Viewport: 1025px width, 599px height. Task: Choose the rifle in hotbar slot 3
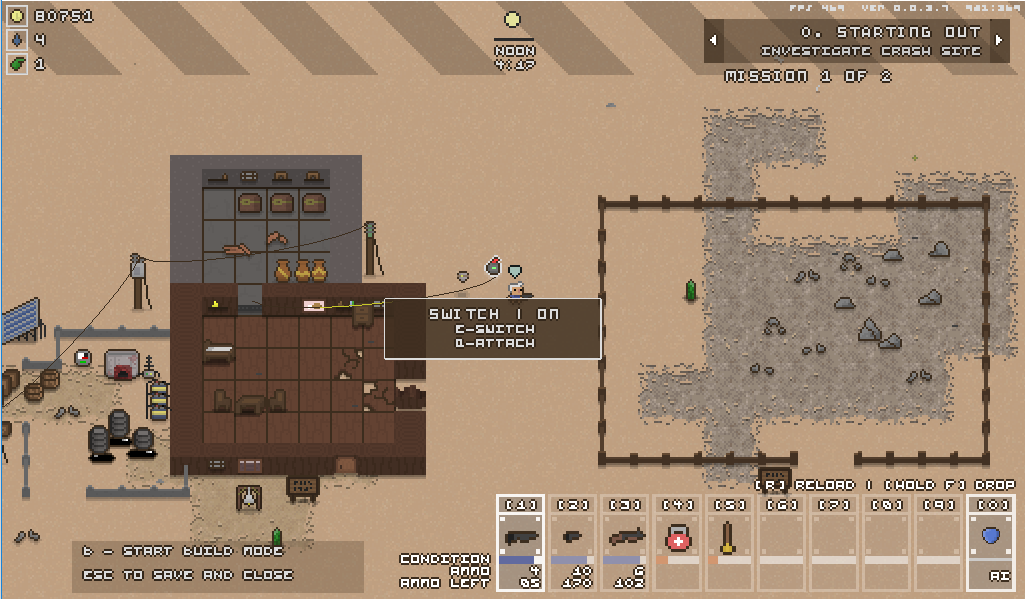click(x=625, y=538)
